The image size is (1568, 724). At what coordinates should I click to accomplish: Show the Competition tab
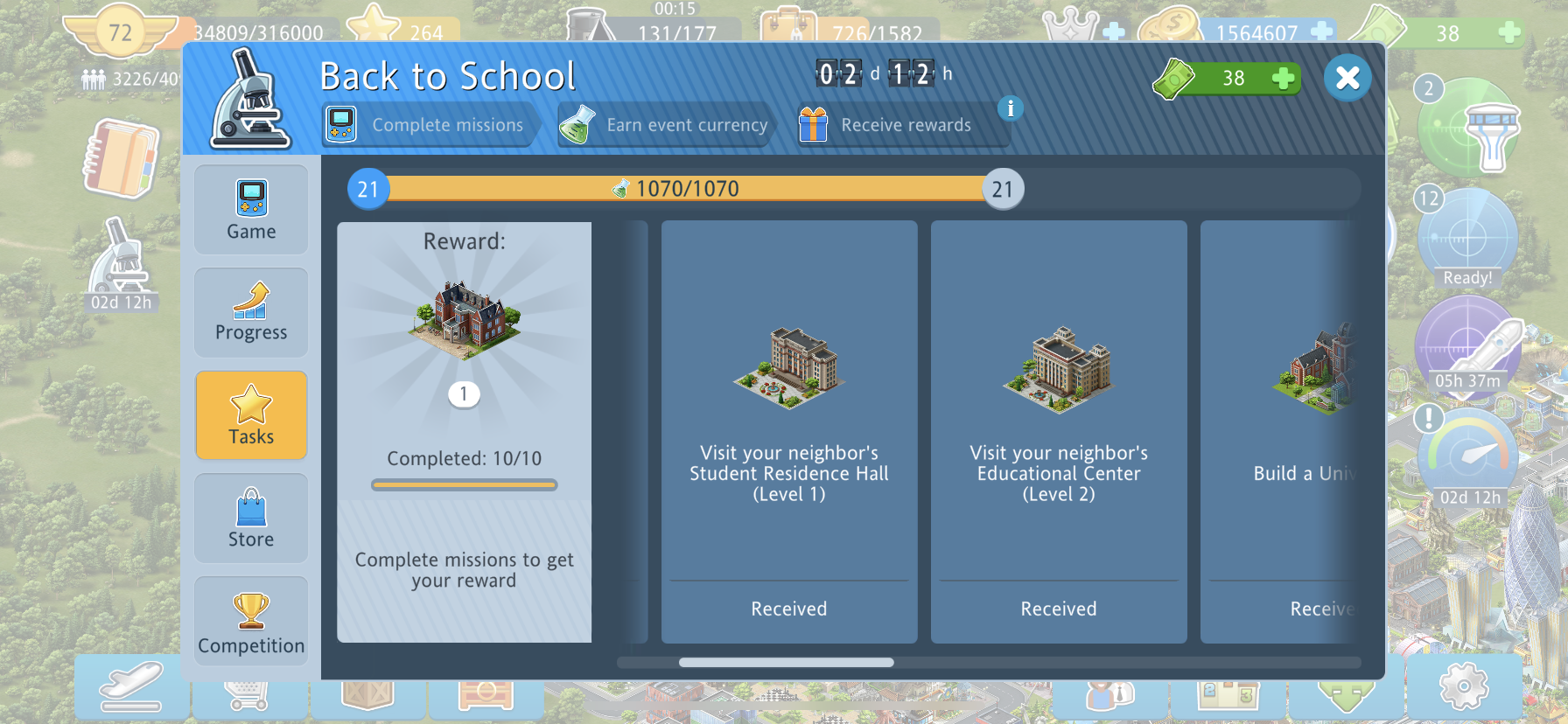[x=251, y=621]
